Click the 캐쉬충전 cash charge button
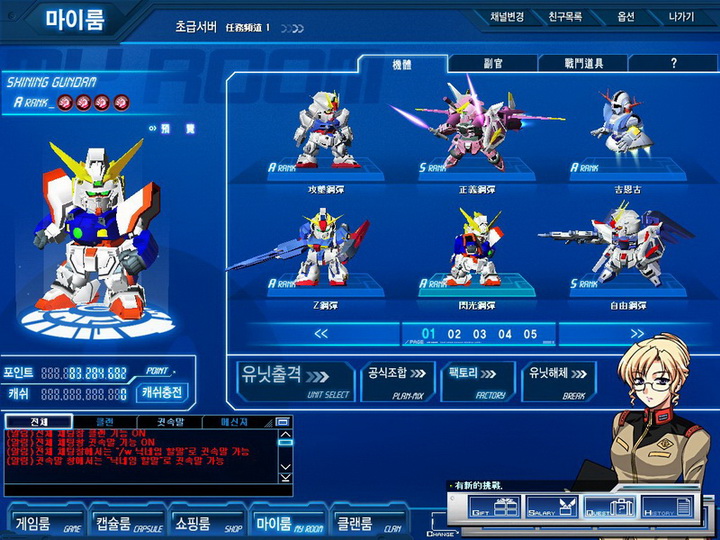Image resolution: width=720 pixels, height=540 pixels. [x=163, y=393]
